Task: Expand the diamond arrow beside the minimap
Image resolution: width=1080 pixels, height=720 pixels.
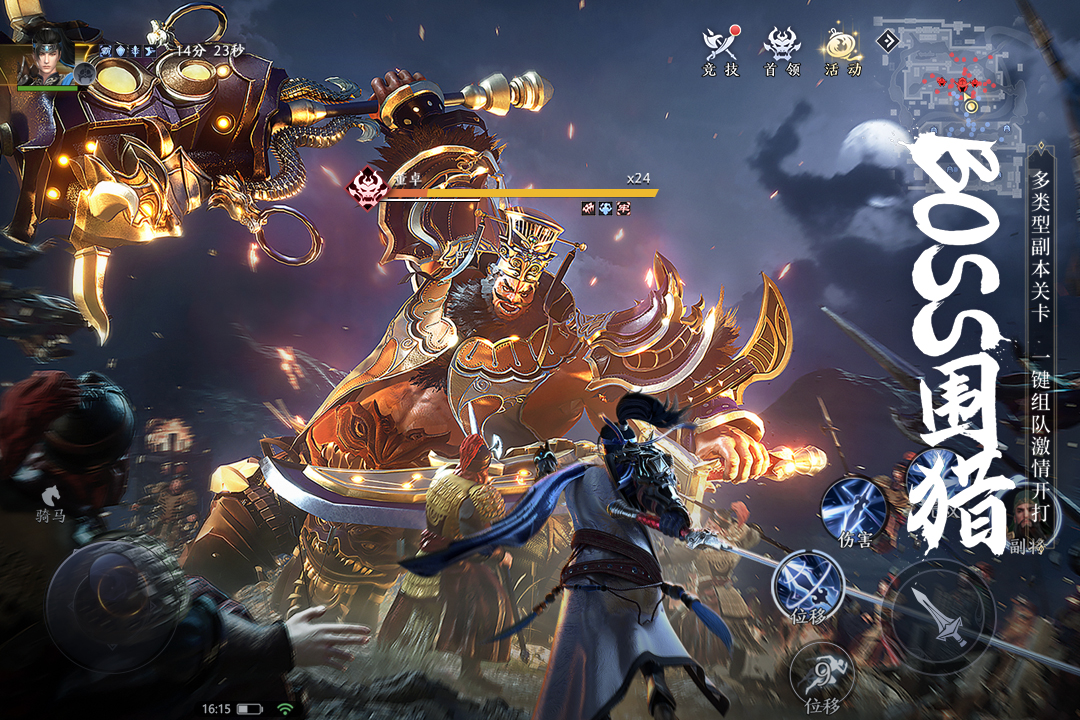Action: (x=886, y=41)
